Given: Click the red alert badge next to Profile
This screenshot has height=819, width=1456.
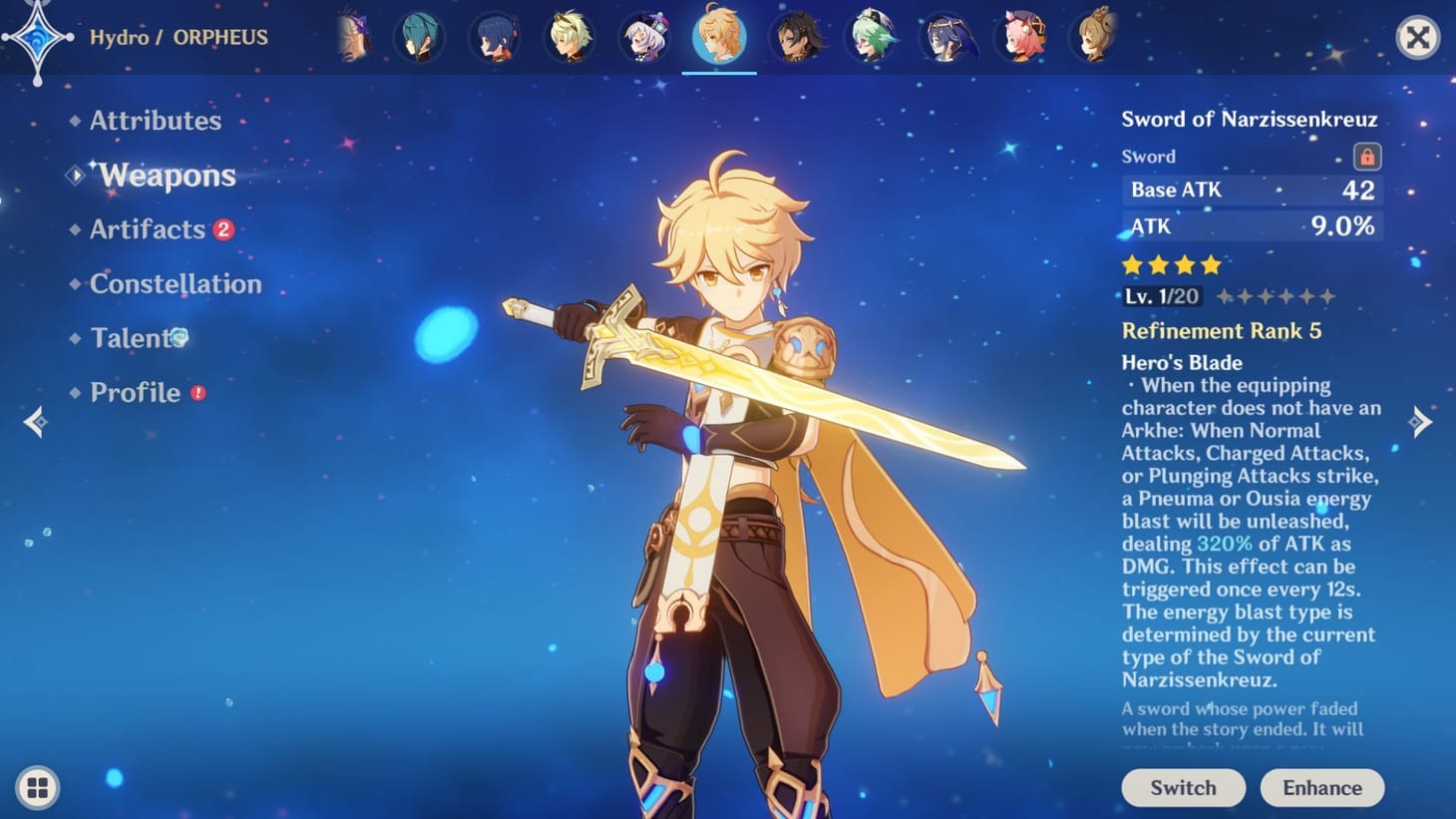Looking at the screenshot, I should pos(198,393).
